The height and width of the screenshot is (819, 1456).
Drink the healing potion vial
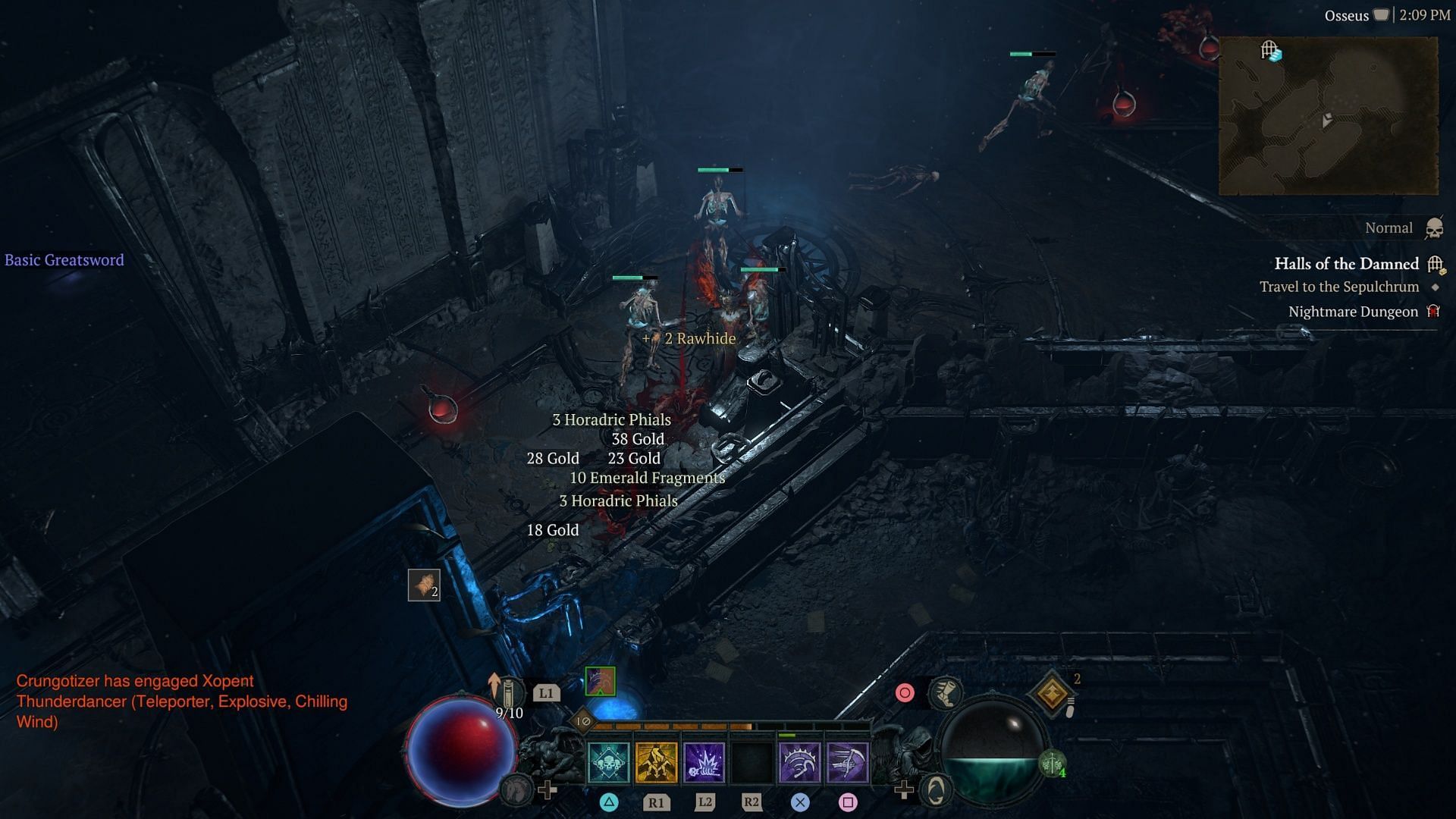click(x=509, y=691)
